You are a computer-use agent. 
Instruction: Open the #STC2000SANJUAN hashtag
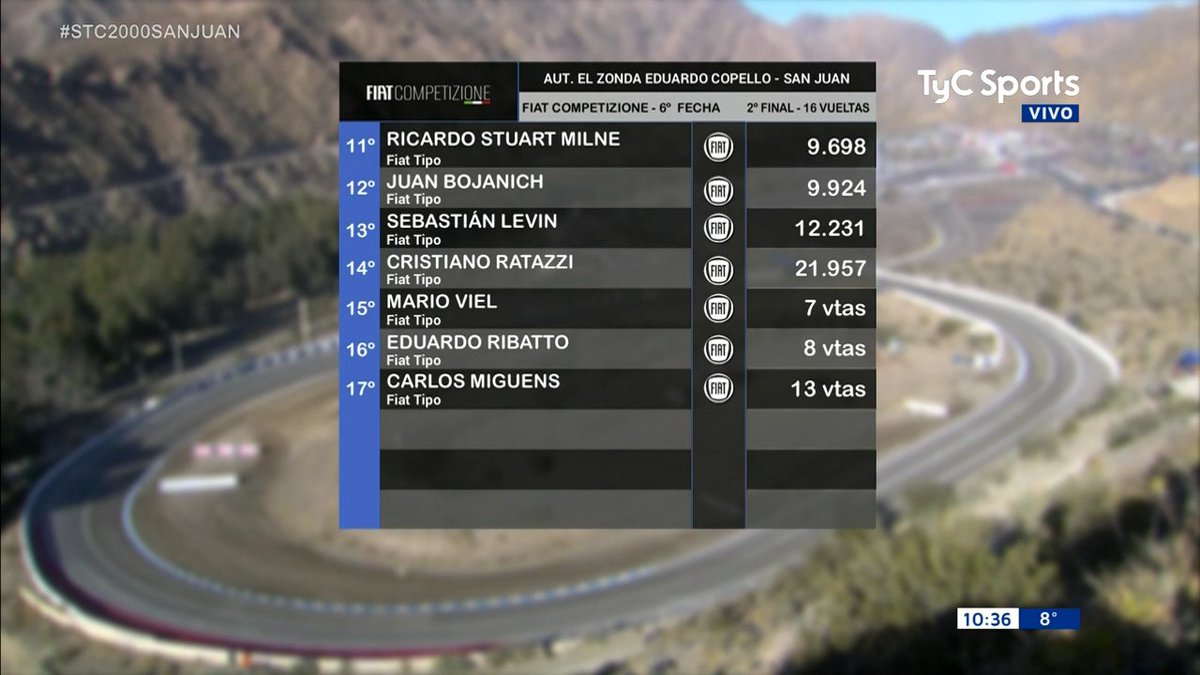click(150, 31)
